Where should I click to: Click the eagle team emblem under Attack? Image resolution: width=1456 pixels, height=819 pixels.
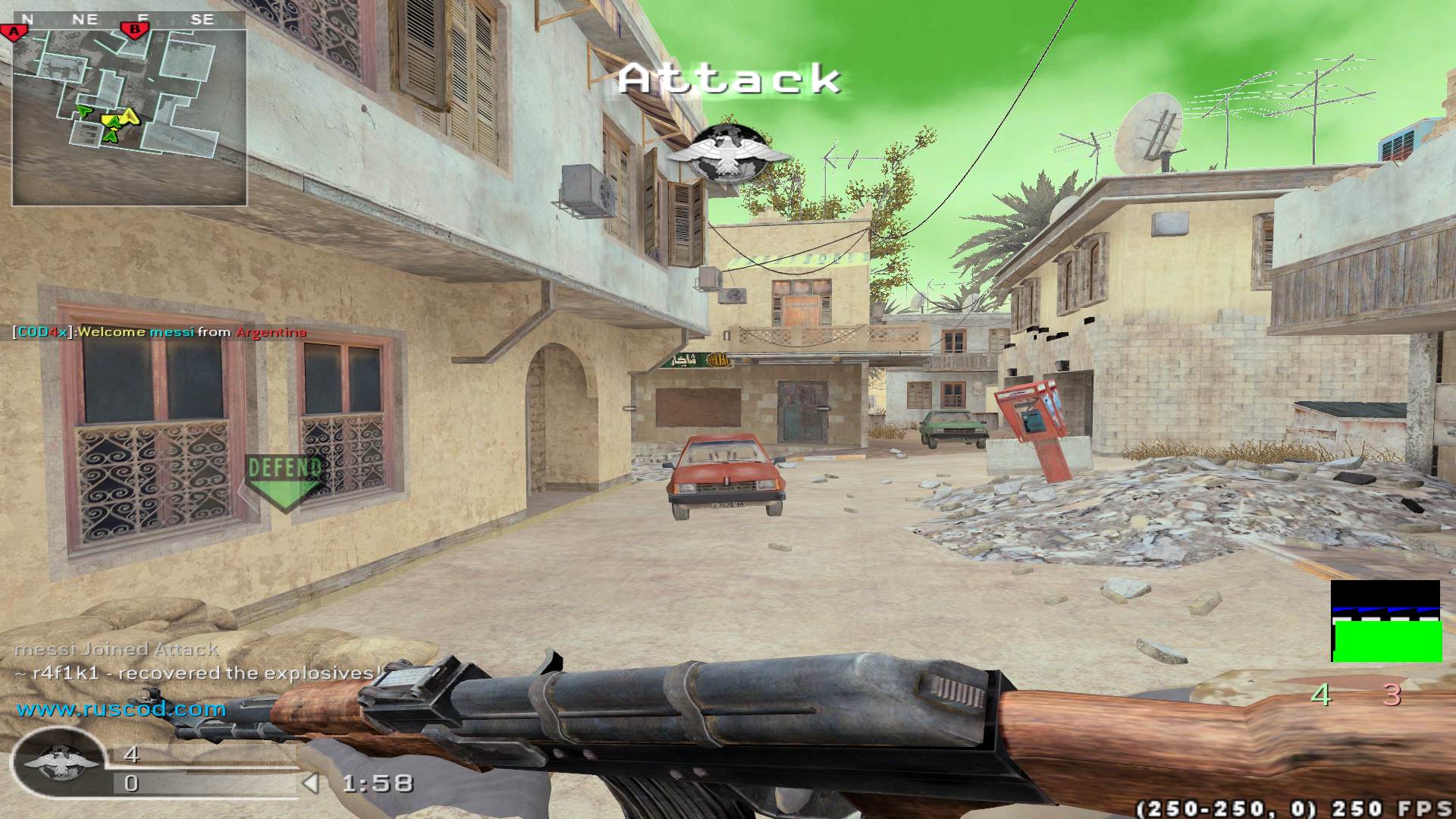click(x=726, y=155)
